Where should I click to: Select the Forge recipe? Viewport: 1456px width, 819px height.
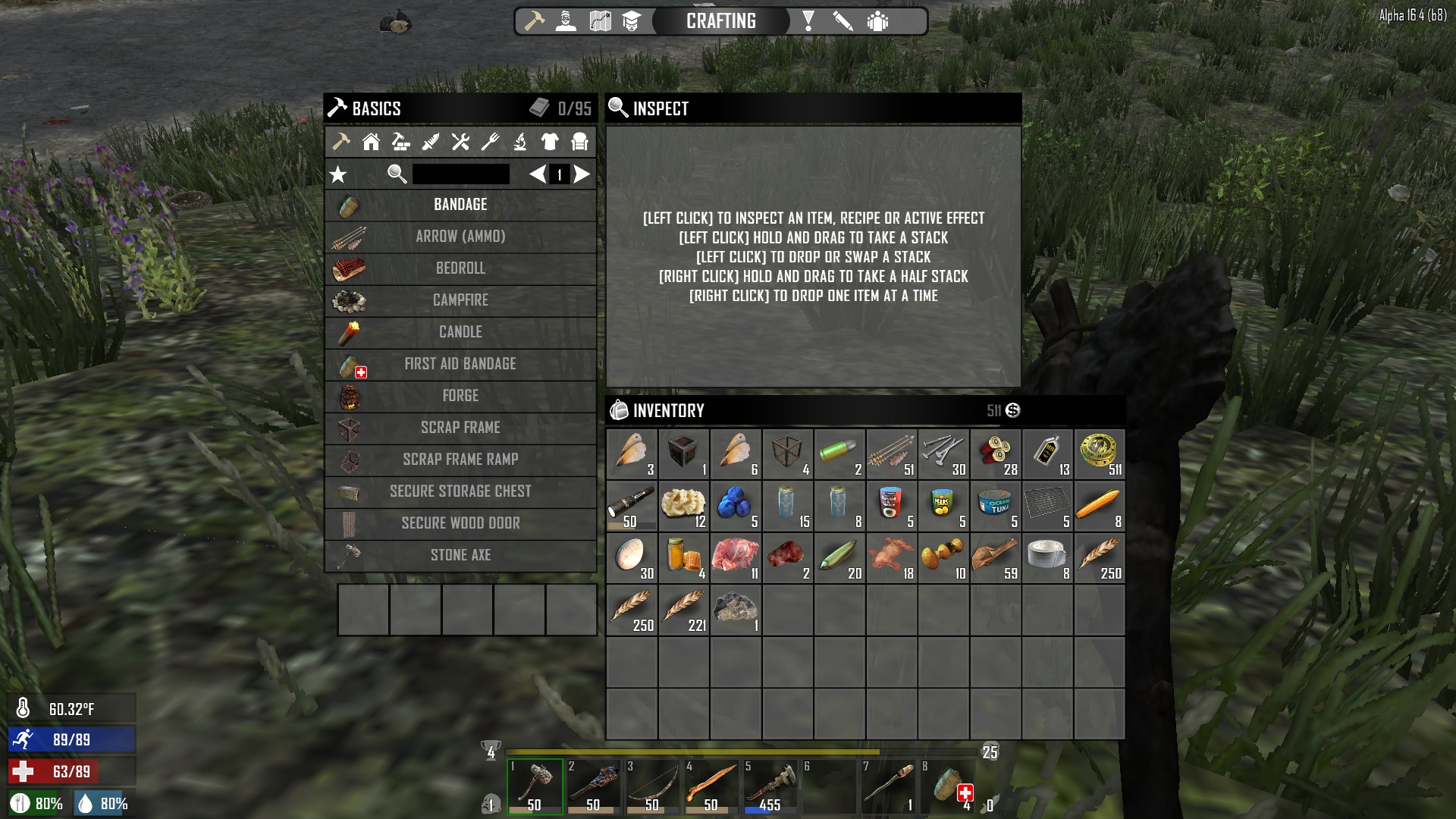[460, 396]
